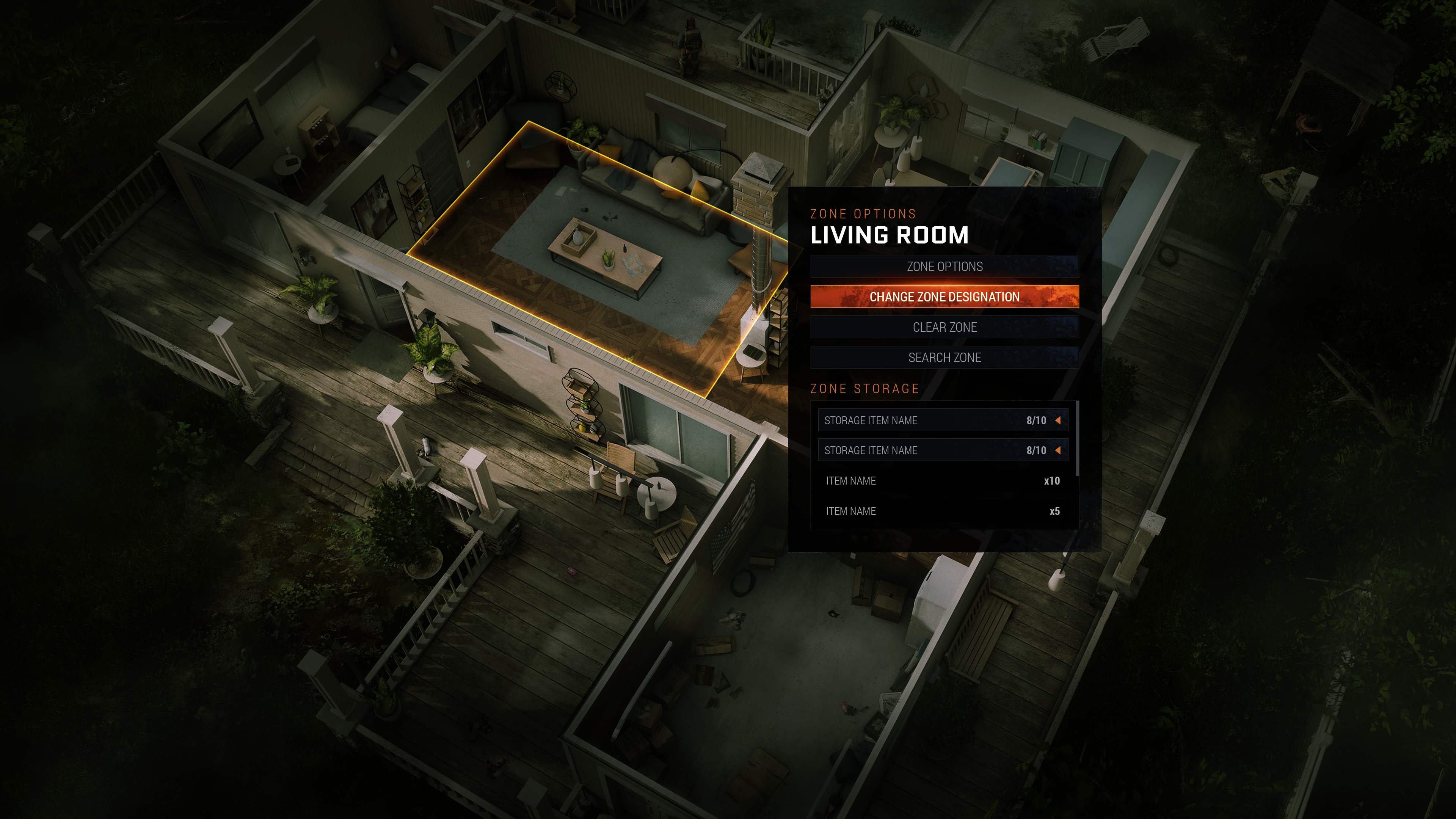Viewport: 1456px width, 819px height.
Task: Open the Zone Options button
Action: pyautogui.click(x=944, y=266)
